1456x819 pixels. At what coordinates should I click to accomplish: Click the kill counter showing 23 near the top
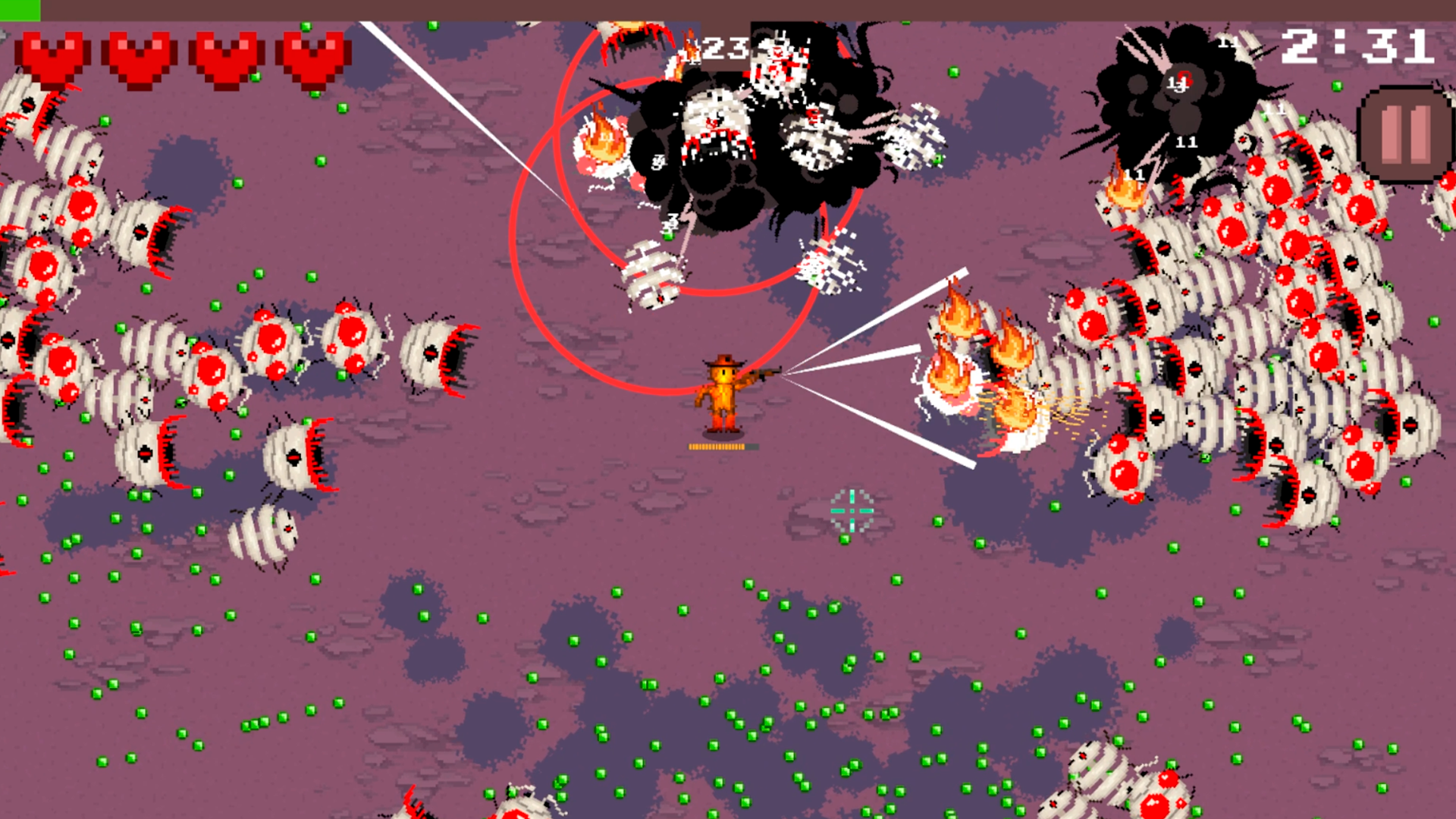726,48
